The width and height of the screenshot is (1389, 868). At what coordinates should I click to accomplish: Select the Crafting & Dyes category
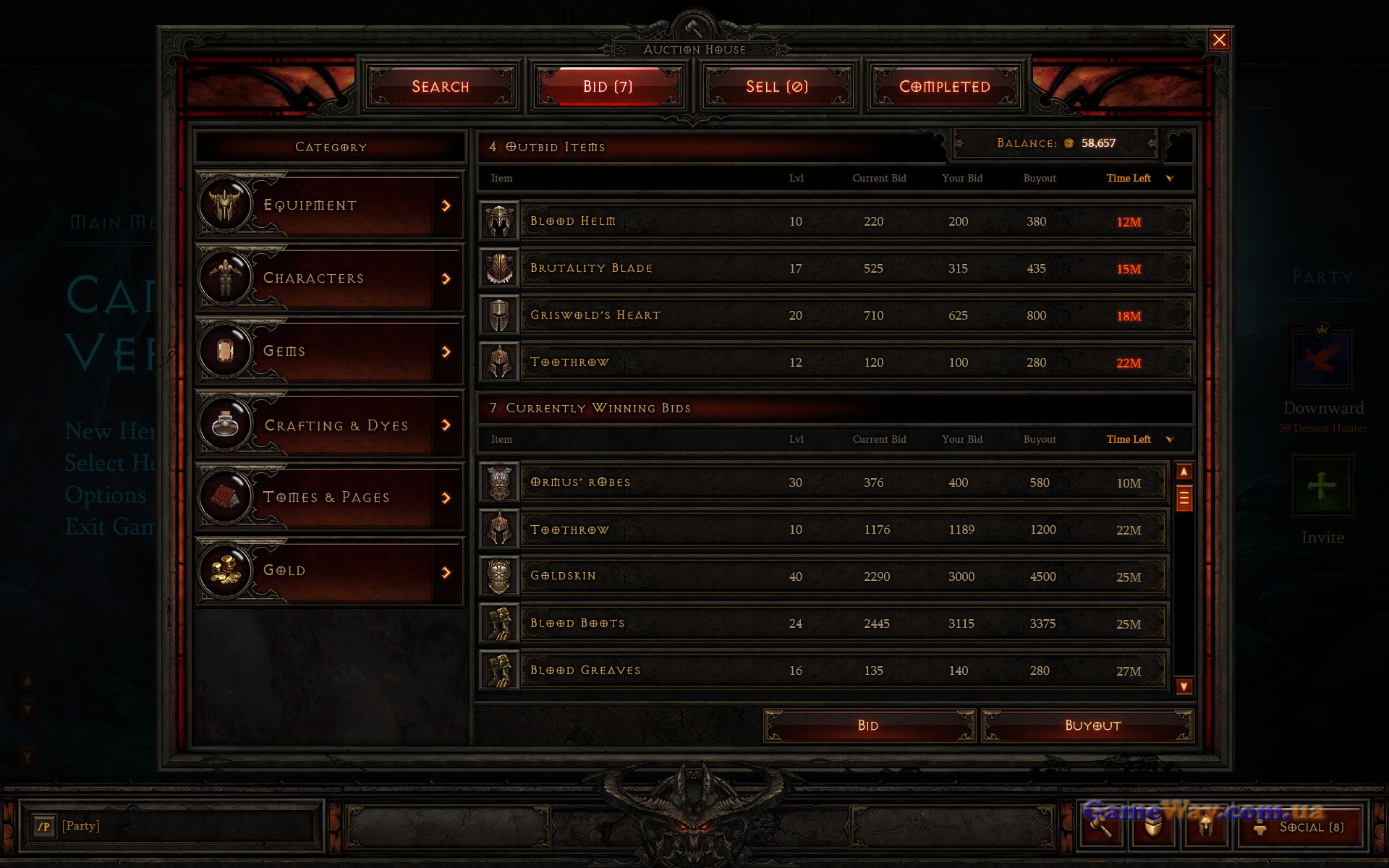(329, 425)
